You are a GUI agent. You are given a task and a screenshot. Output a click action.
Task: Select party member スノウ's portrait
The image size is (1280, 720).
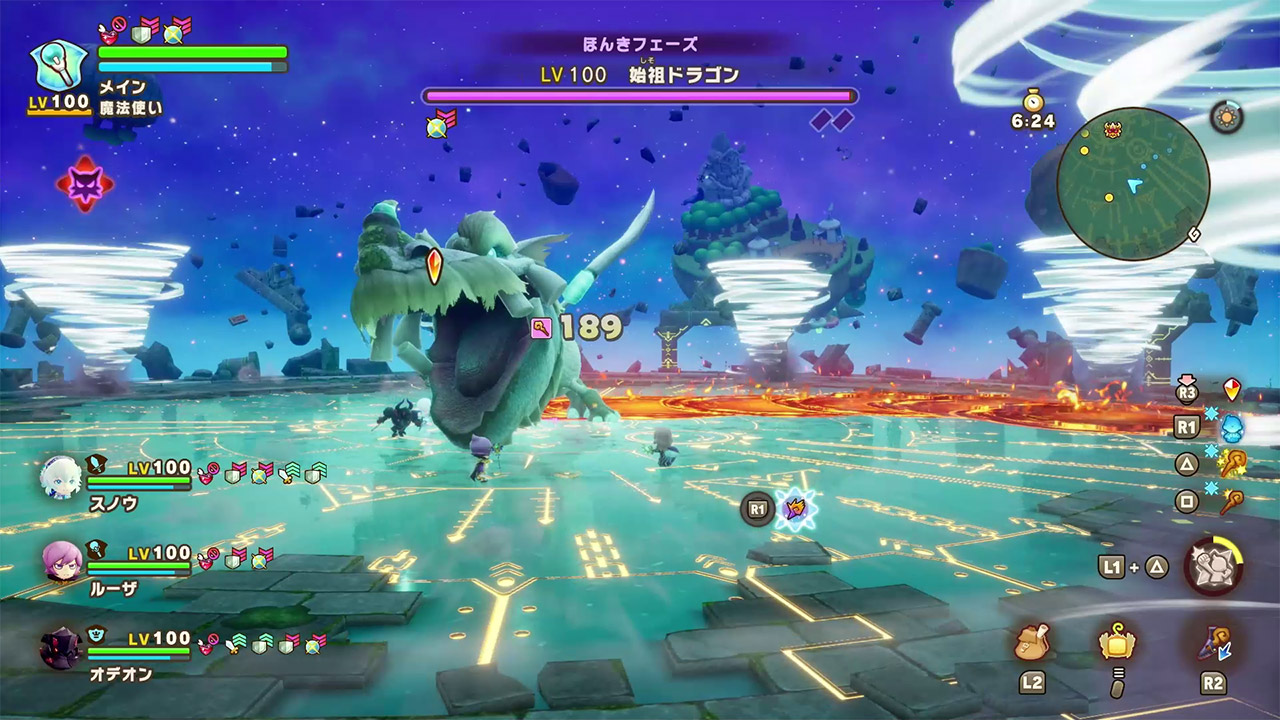tap(60, 479)
